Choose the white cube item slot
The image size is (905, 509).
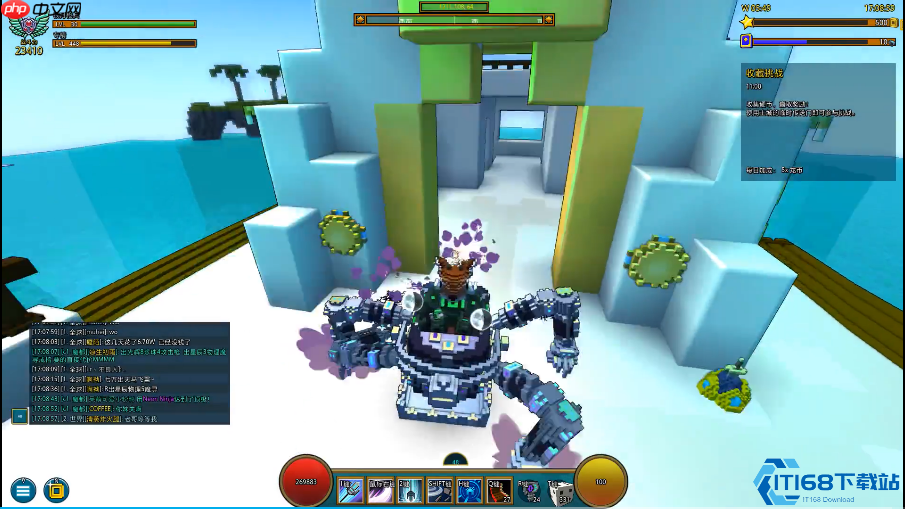tap(561, 490)
